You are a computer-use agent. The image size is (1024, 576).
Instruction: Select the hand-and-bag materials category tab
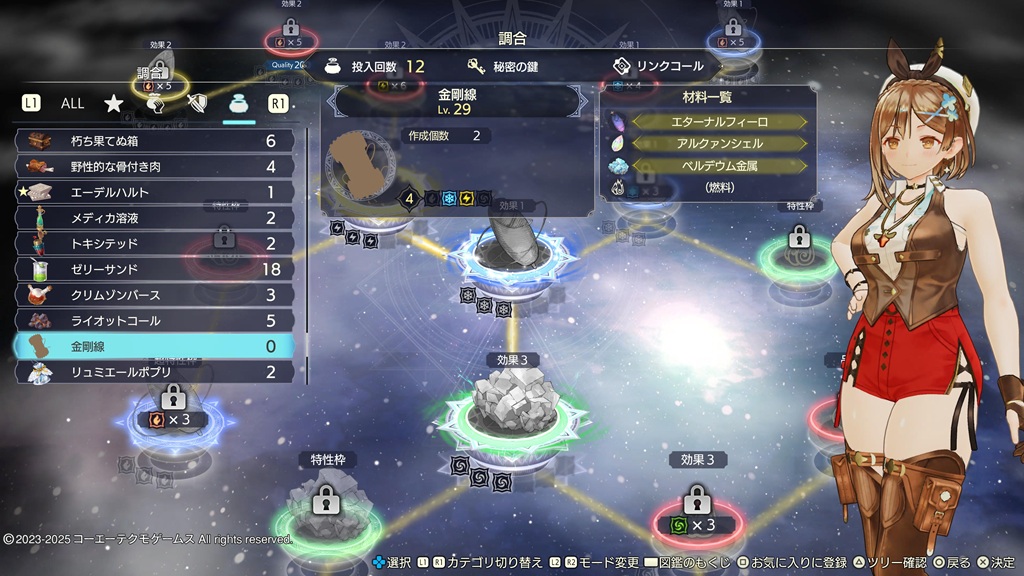156,103
